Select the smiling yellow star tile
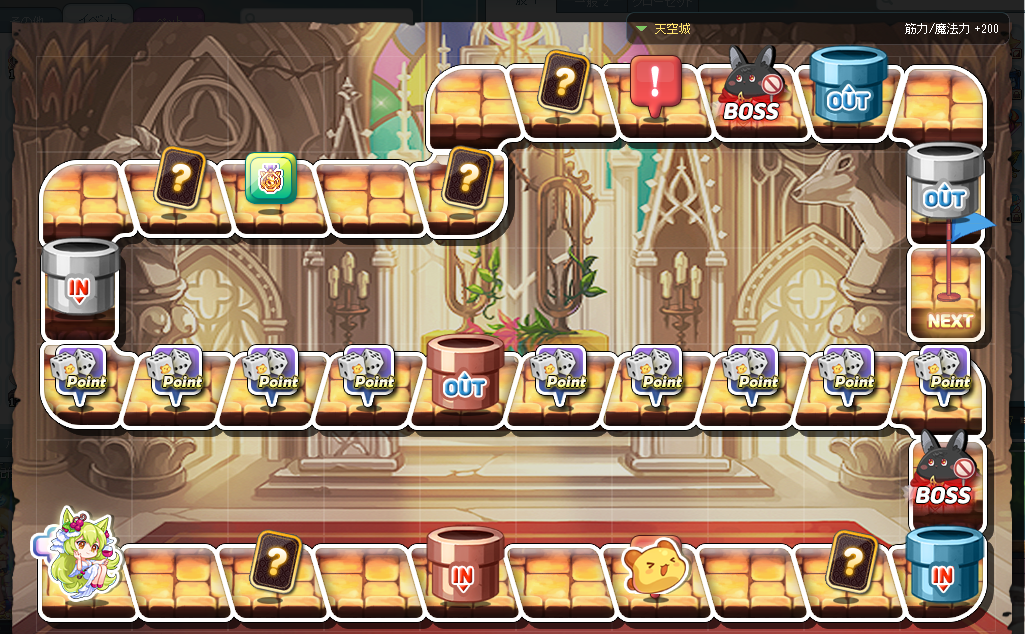Screen dimensions: 1025x634 pos(654,567)
